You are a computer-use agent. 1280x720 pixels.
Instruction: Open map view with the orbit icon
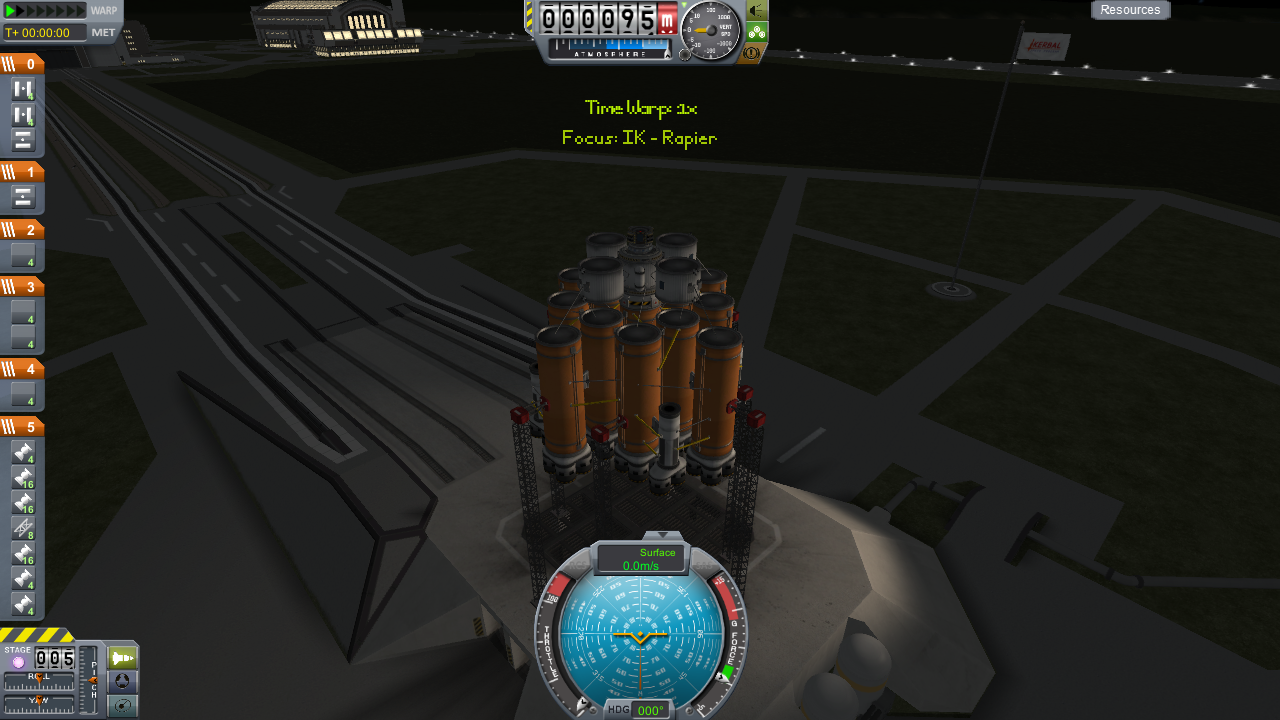(122, 706)
